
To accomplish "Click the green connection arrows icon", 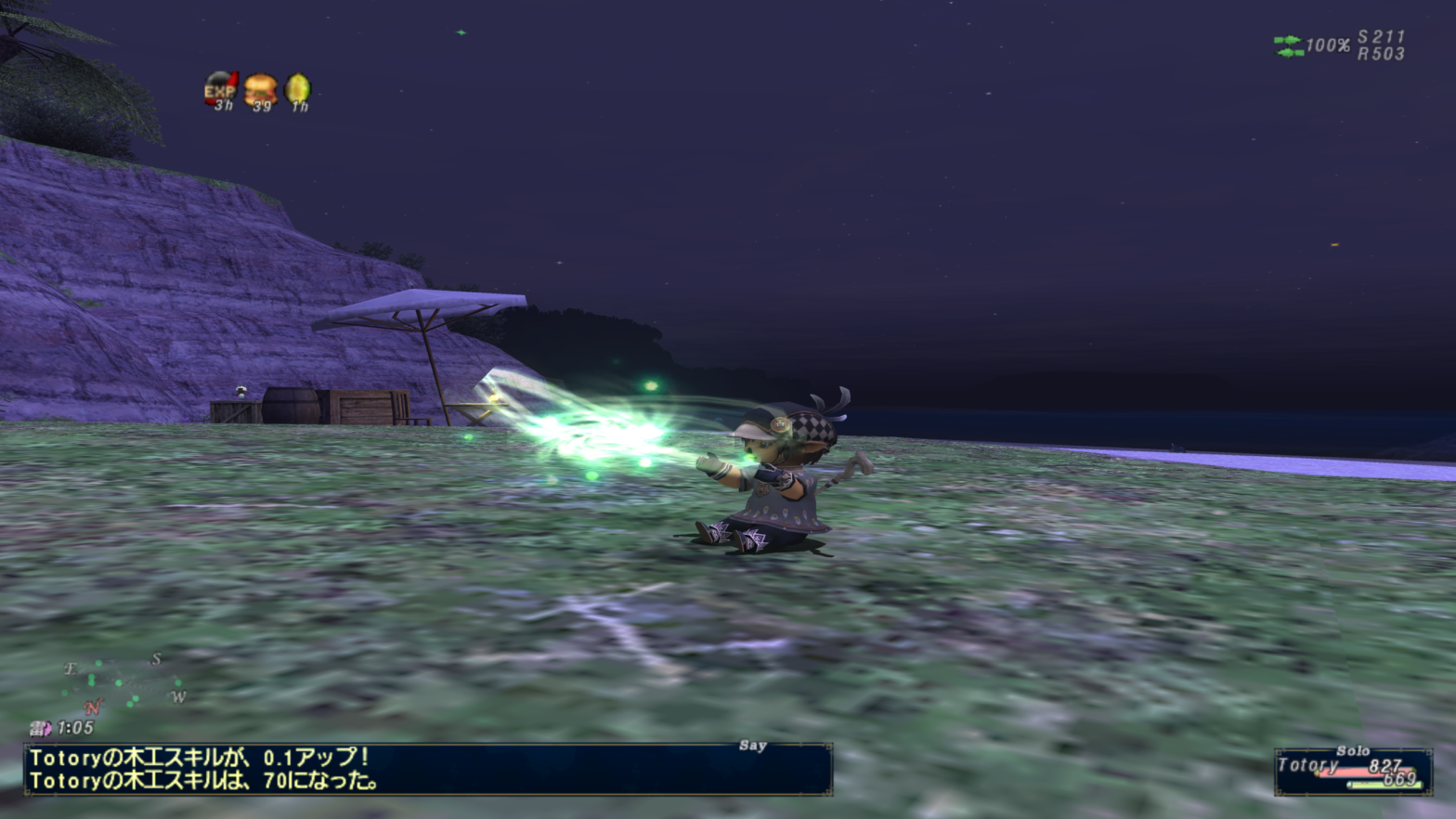I will pyautogui.click(x=1288, y=45).
